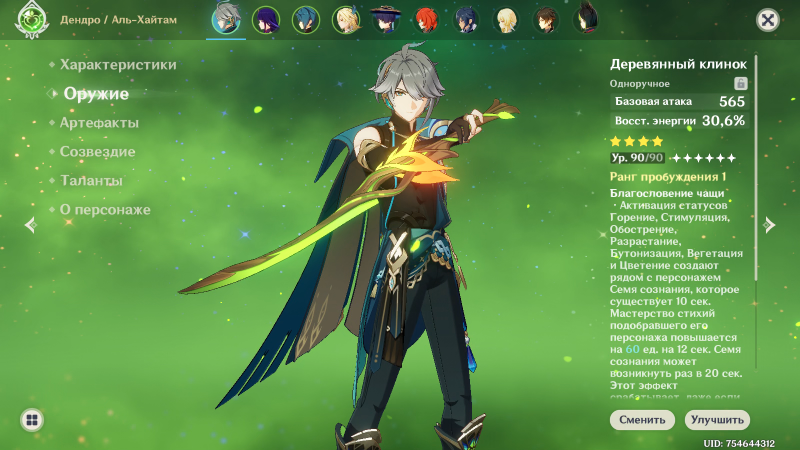Image resolution: width=800 pixels, height=450 pixels.
Task: Open the Артефакты section
Action: point(99,123)
